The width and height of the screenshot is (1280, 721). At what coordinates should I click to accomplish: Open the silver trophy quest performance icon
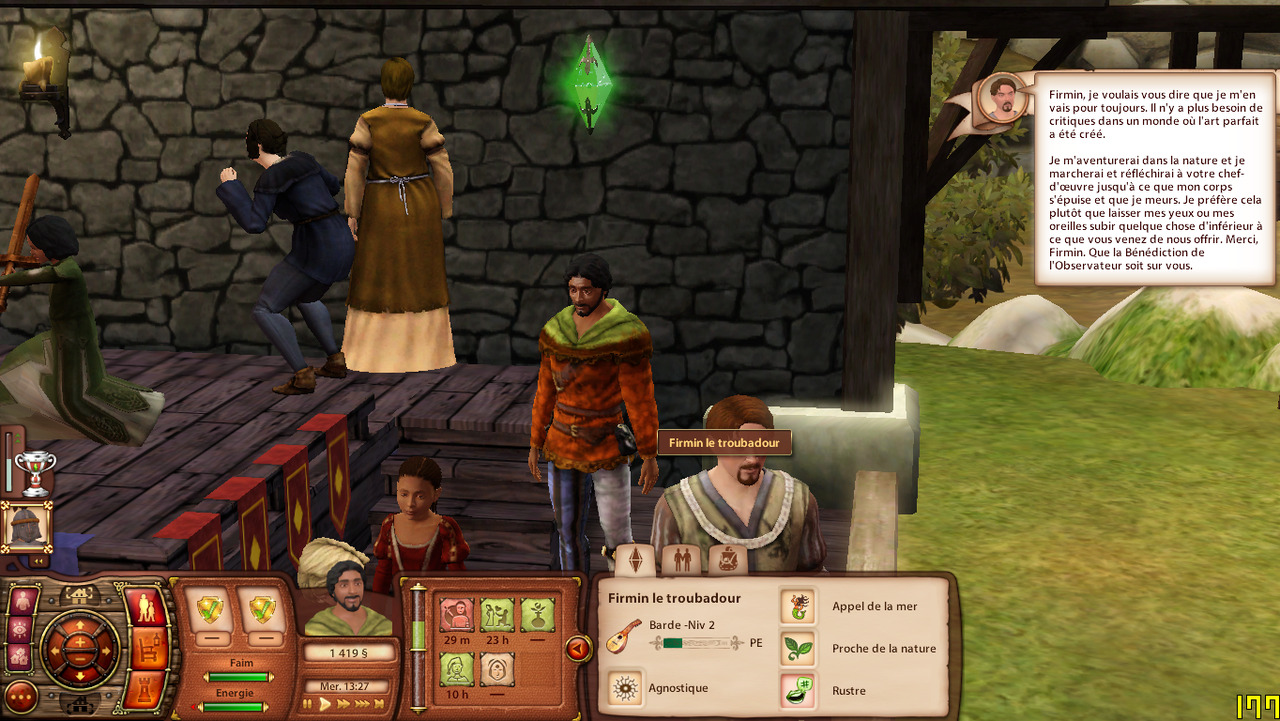[35, 472]
